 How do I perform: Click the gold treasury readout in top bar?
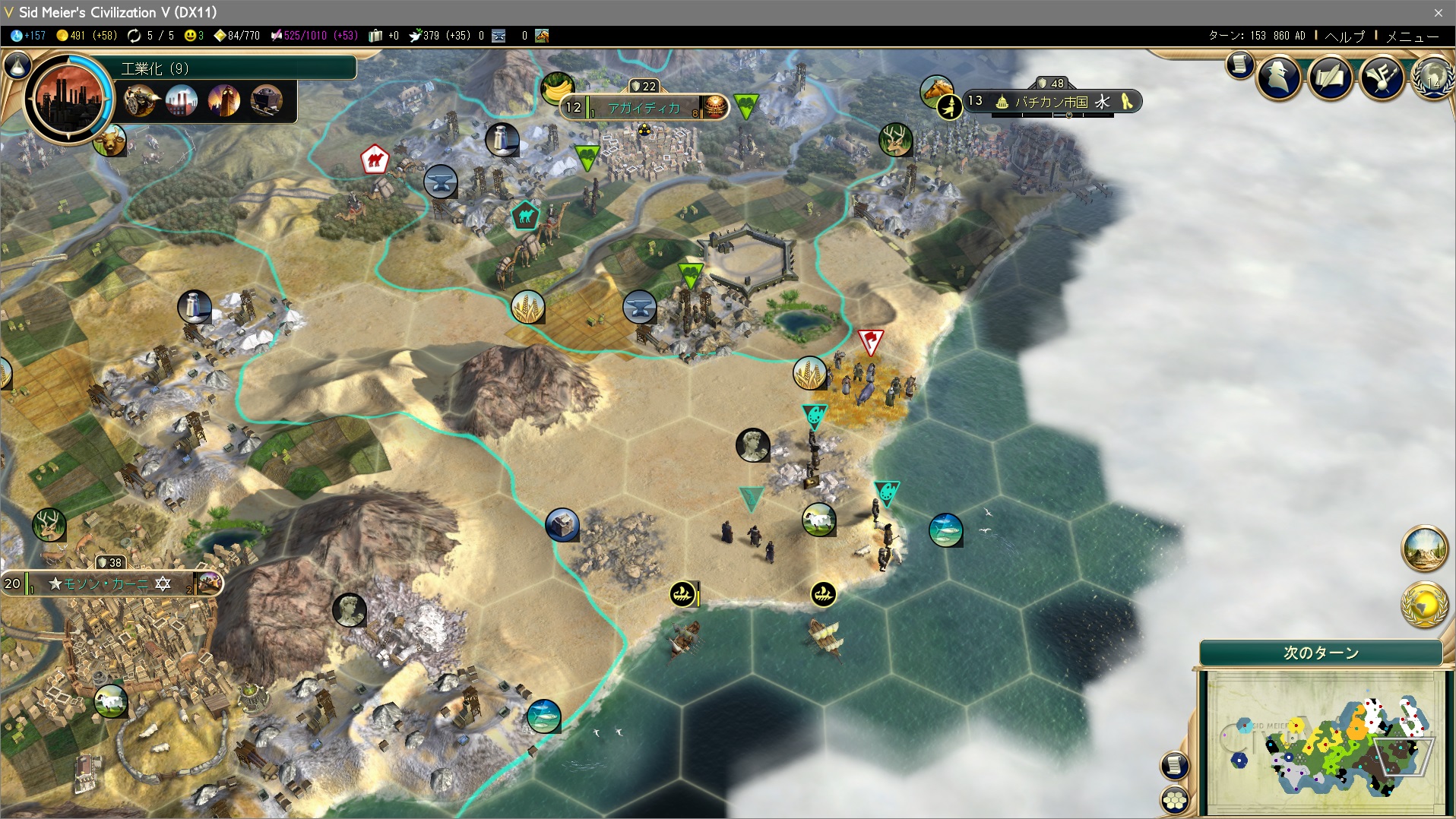tap(86, 36)
